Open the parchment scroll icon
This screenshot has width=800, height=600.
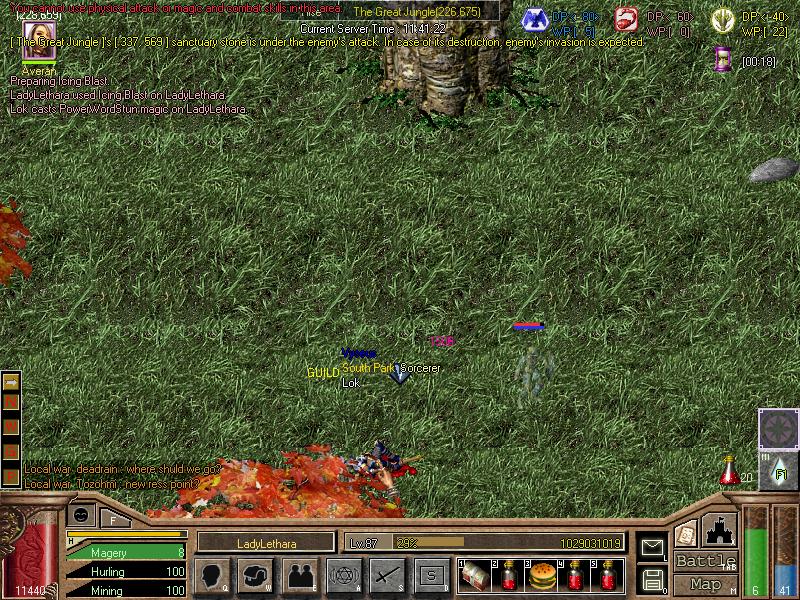(x=686, y=534)
